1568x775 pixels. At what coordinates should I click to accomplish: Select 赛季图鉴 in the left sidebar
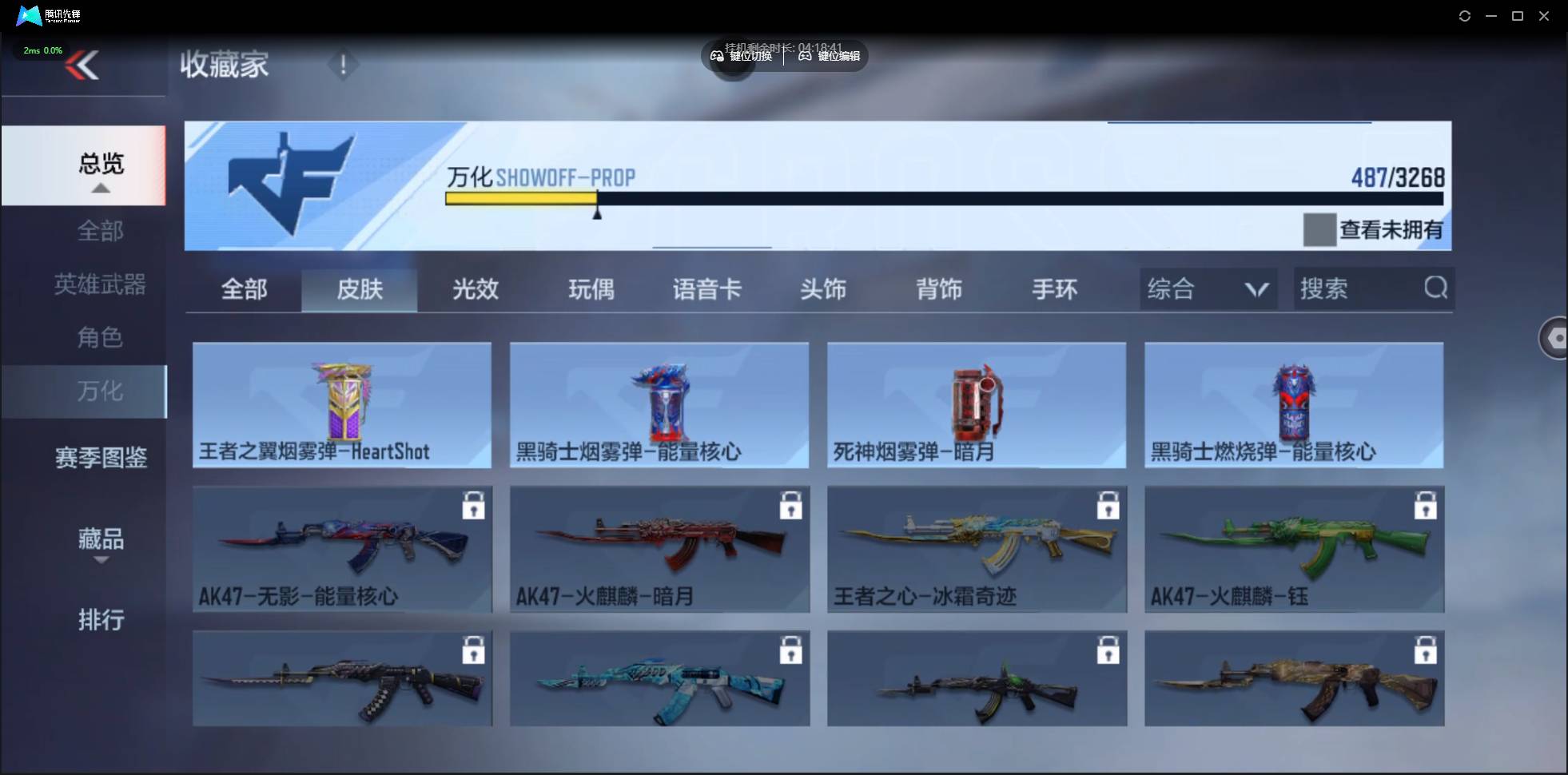tap(100, 456)
